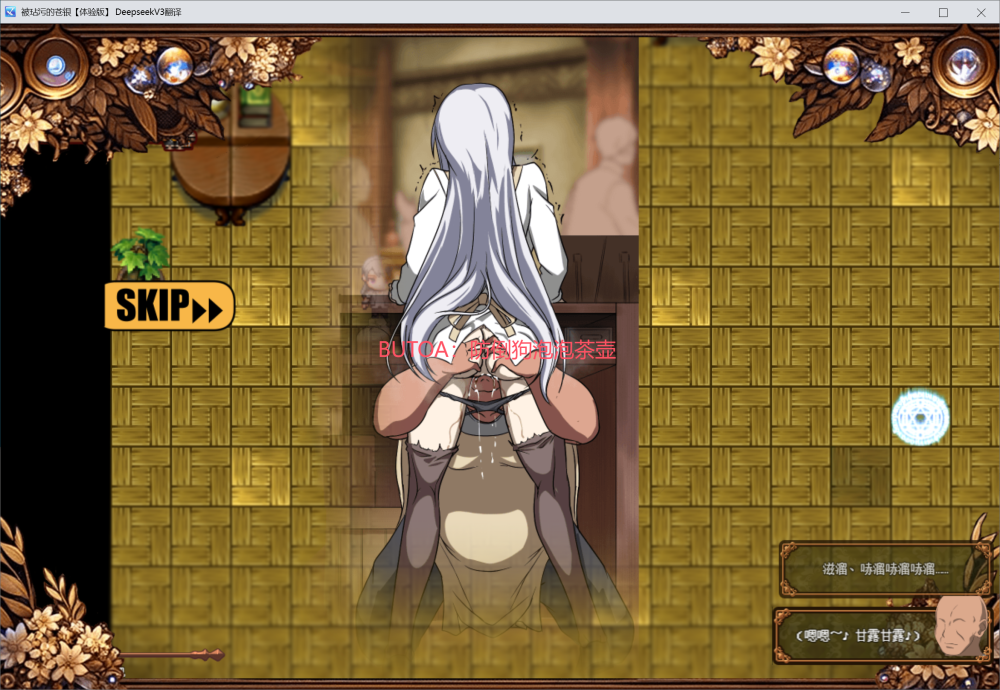Maximize the game window
Screen dimensions: 1000x690
tap(943, 12)
